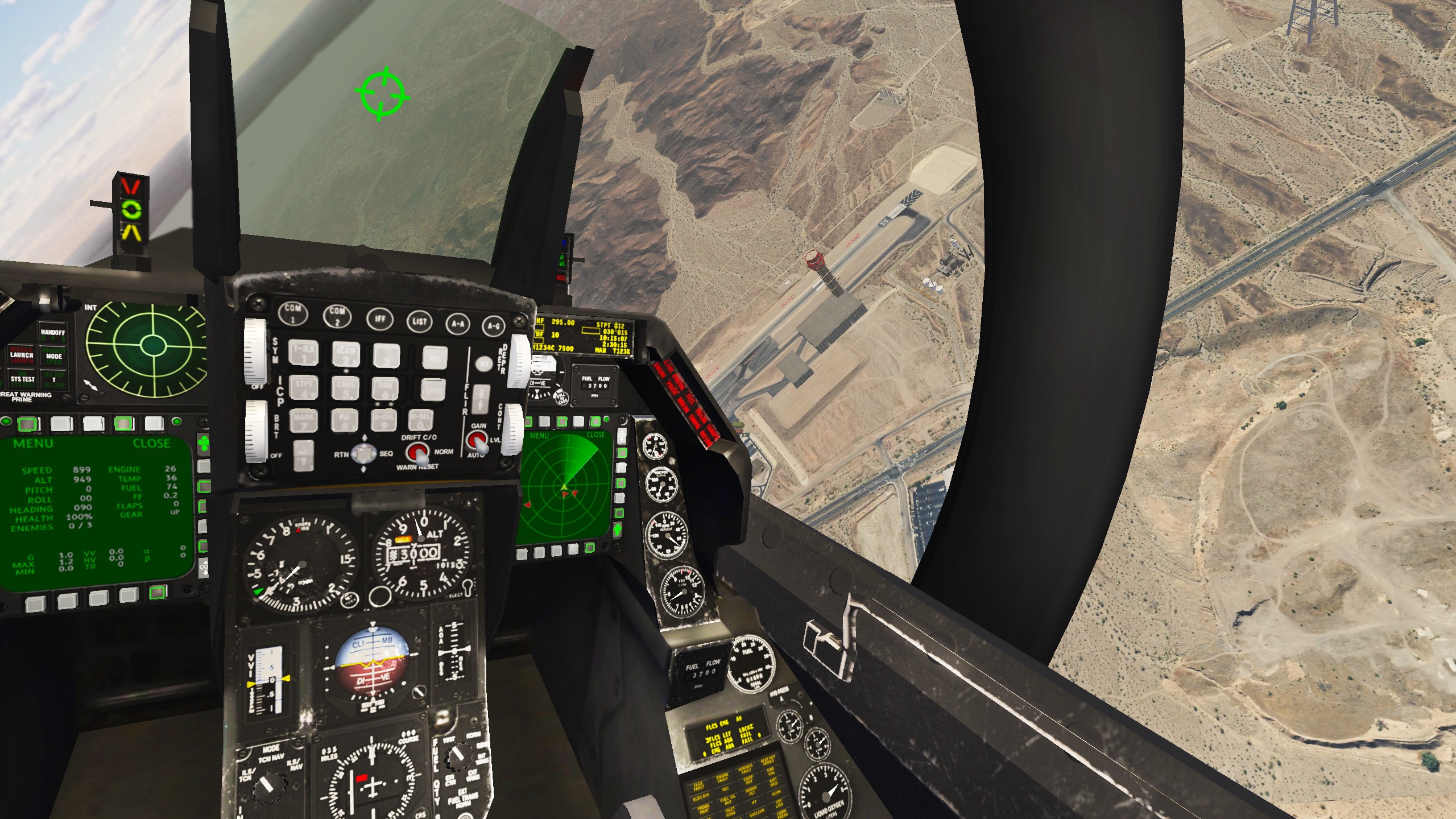
Task: Click the IFF button
Action: 379,318
